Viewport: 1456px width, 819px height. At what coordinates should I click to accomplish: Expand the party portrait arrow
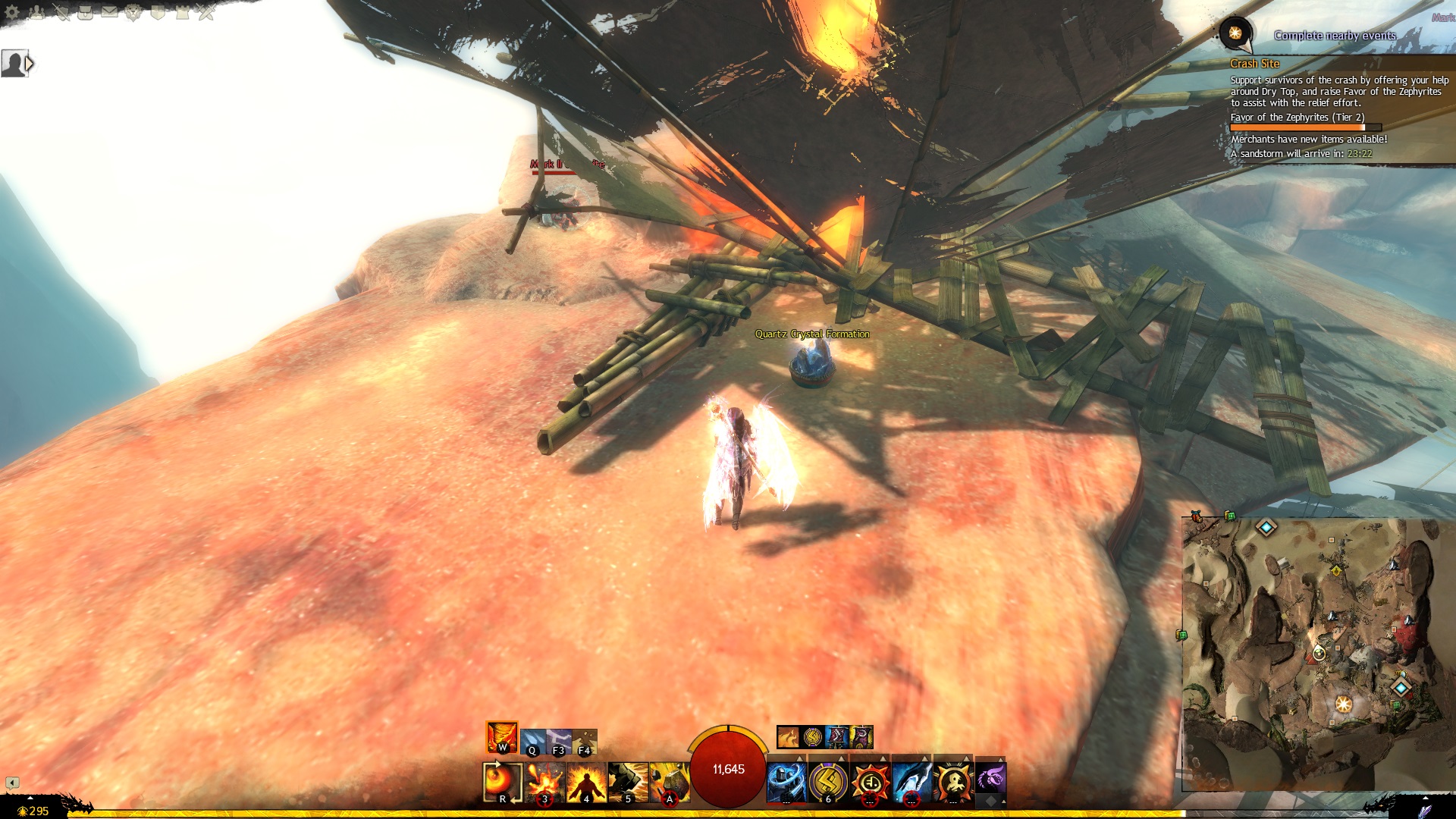[30, 64]
